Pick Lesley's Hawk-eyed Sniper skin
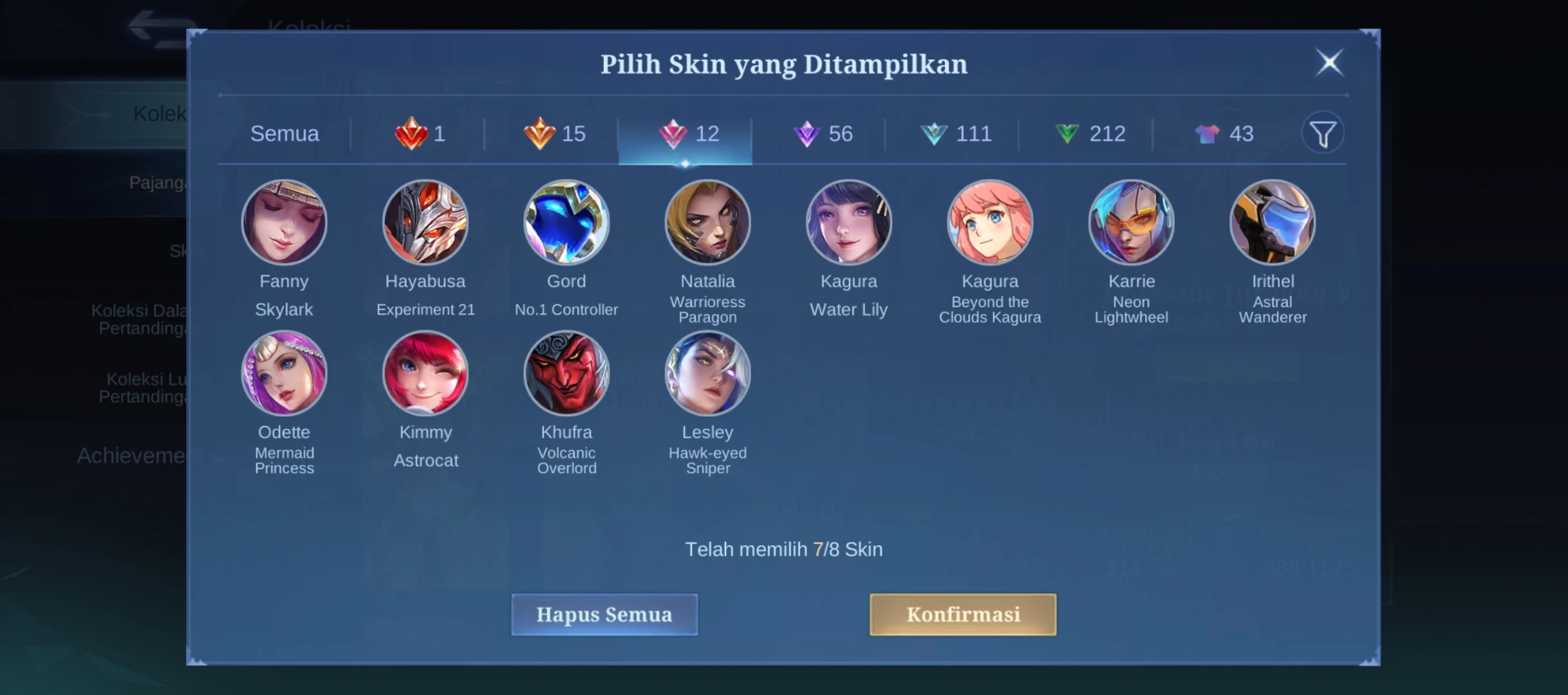Viewport: 1568px width, 695px height. (707, 373)
